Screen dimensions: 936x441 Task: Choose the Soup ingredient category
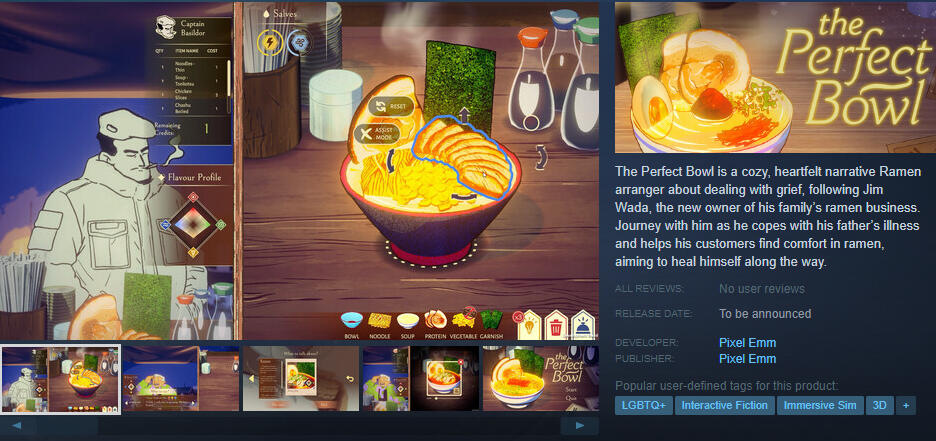(407, 322)
